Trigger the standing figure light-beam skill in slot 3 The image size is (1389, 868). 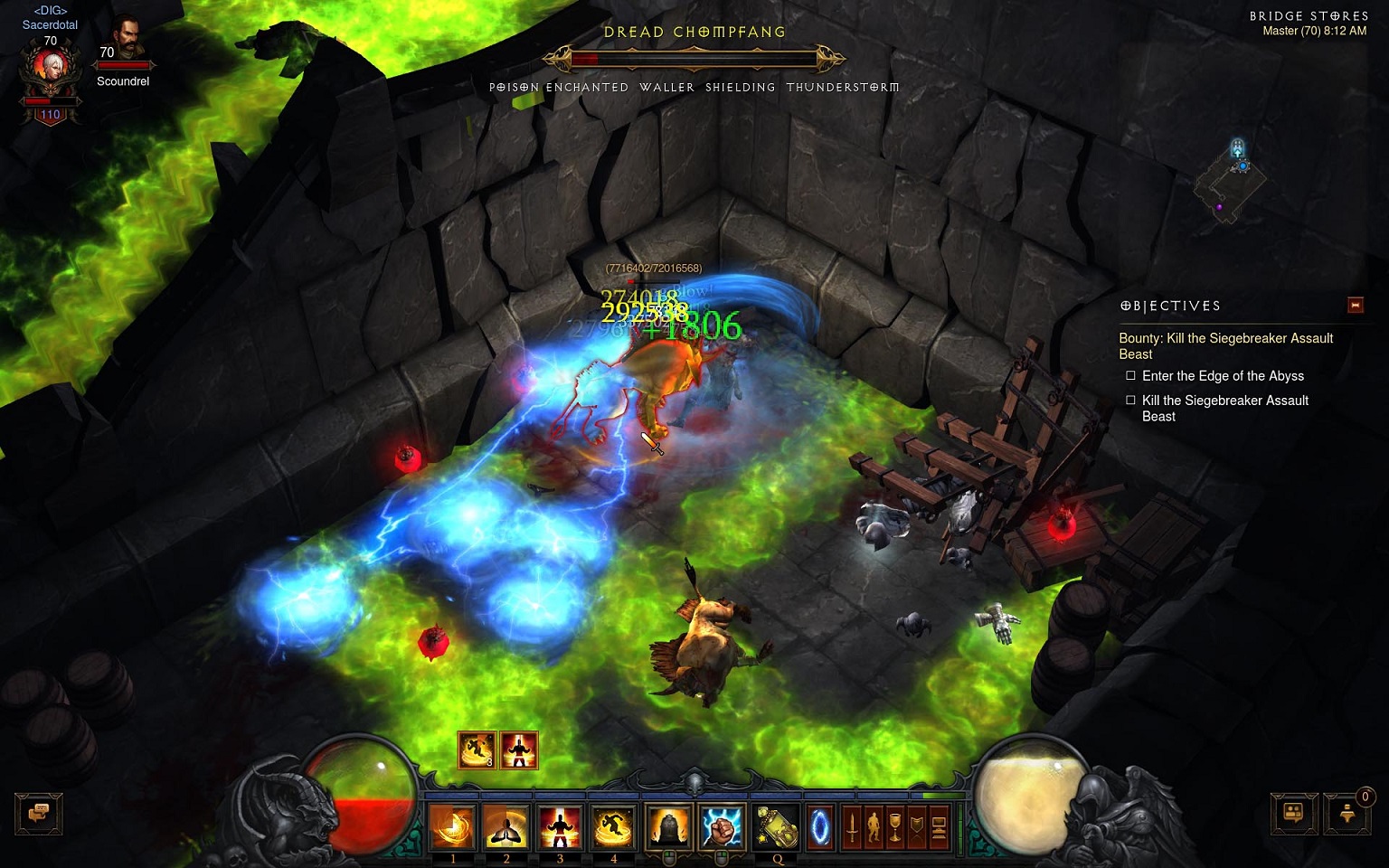coord(560,826)
